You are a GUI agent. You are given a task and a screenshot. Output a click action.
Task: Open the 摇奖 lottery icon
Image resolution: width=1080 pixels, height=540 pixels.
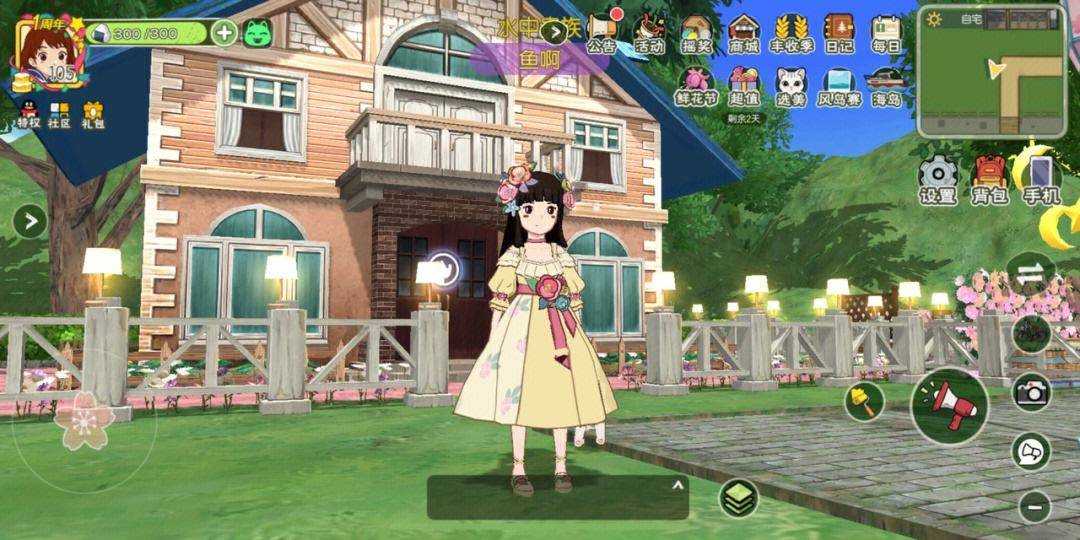[x=696, y=31]
